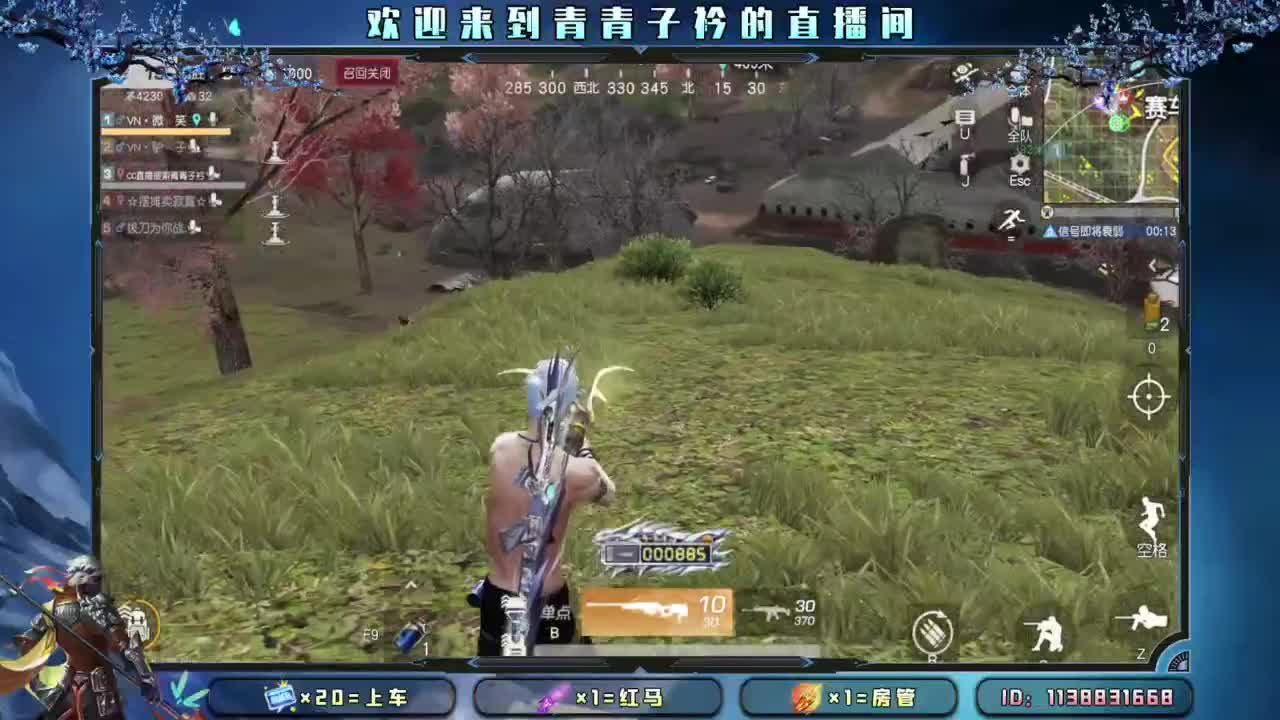The image size is (1280, 720).
Task: Mute teammate VN·微笑's microphone icon
Action: point(213,119)
